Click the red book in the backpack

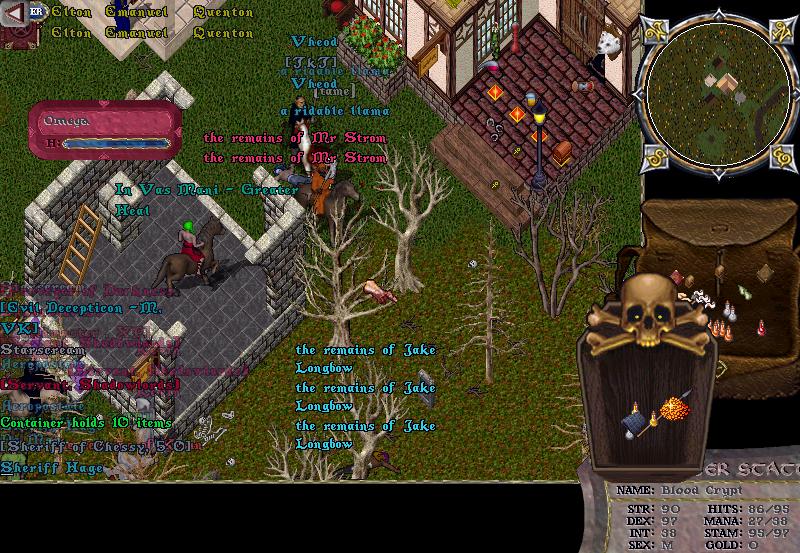(x=676, y=278)
